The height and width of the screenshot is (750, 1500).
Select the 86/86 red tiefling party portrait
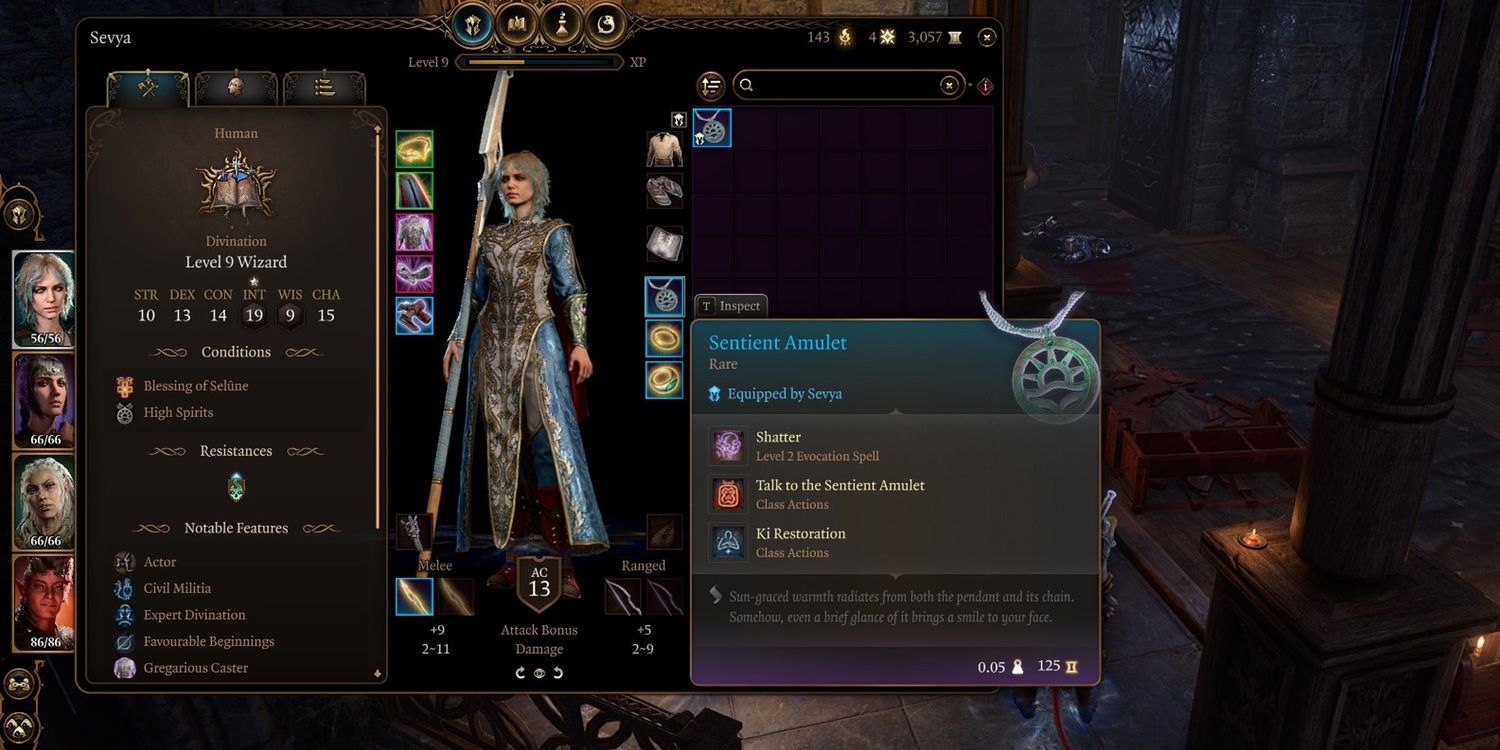point(44,602)
